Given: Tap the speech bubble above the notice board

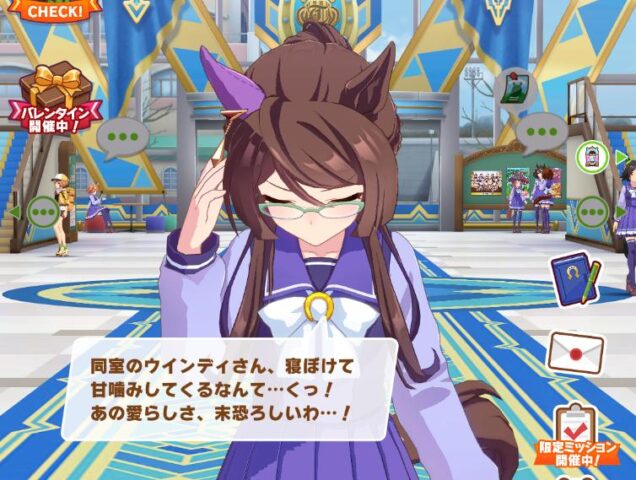Looking at the screenshot, I should pyautogui.click(x=544, y=130).
